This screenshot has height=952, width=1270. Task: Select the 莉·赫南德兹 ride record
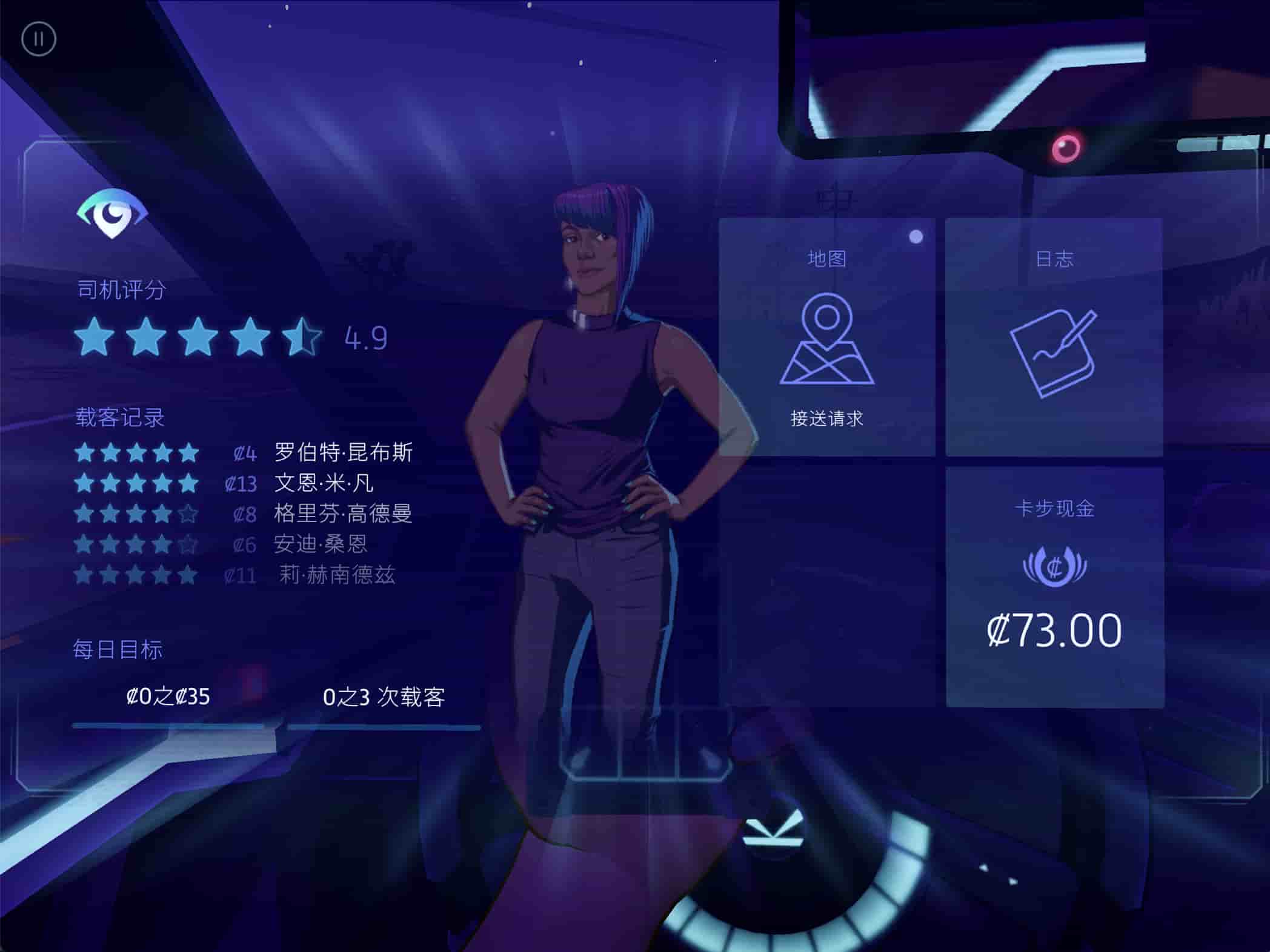[336, 574]
